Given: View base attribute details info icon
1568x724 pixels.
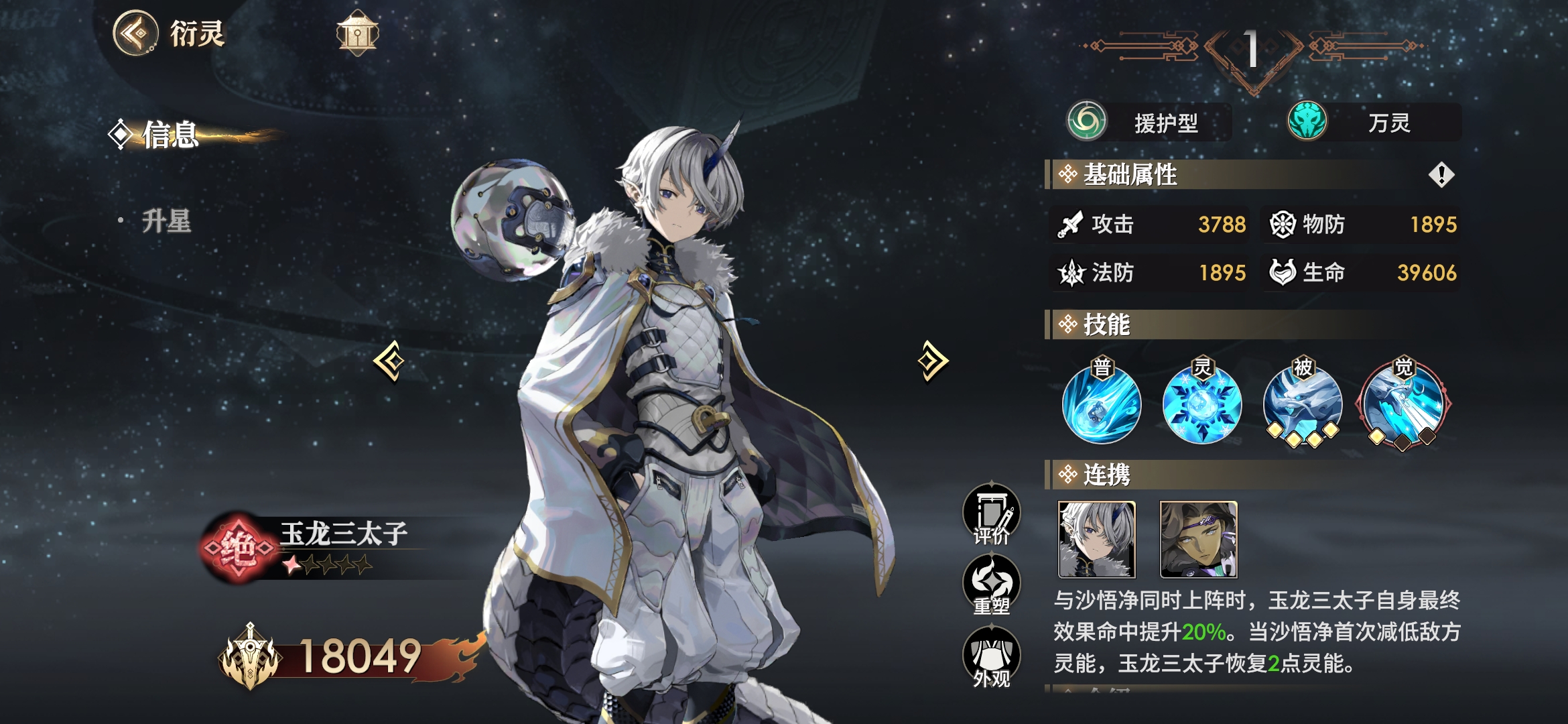Looking at the screenshot, I should [x=1441, y=175].
